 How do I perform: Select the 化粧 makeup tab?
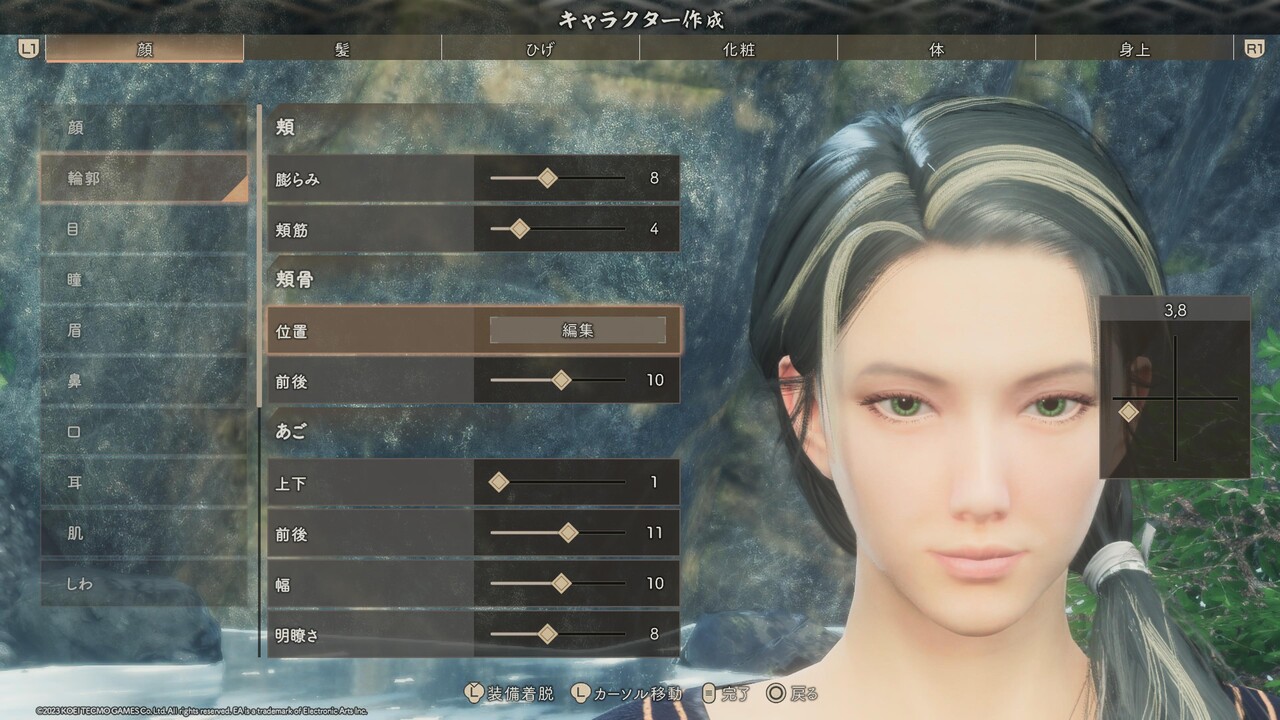point(738,49)
